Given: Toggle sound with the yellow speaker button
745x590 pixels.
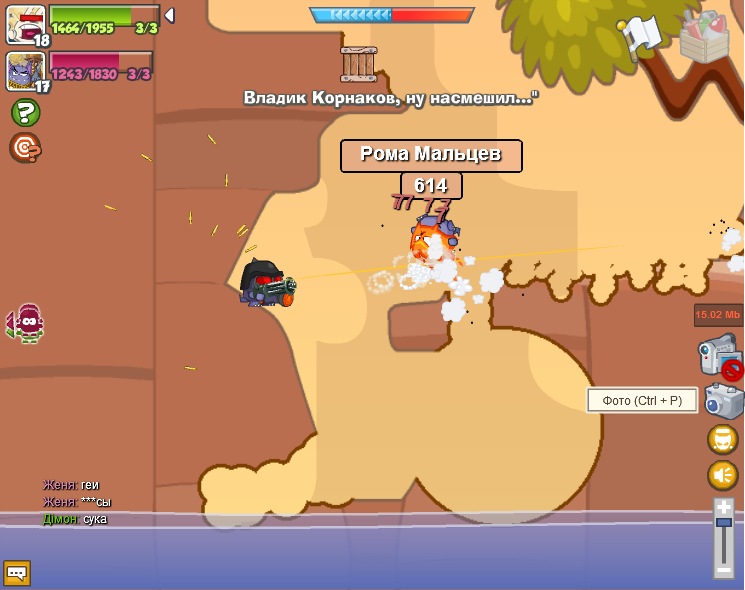Looking at the screenshot, I should pos(723,475).
